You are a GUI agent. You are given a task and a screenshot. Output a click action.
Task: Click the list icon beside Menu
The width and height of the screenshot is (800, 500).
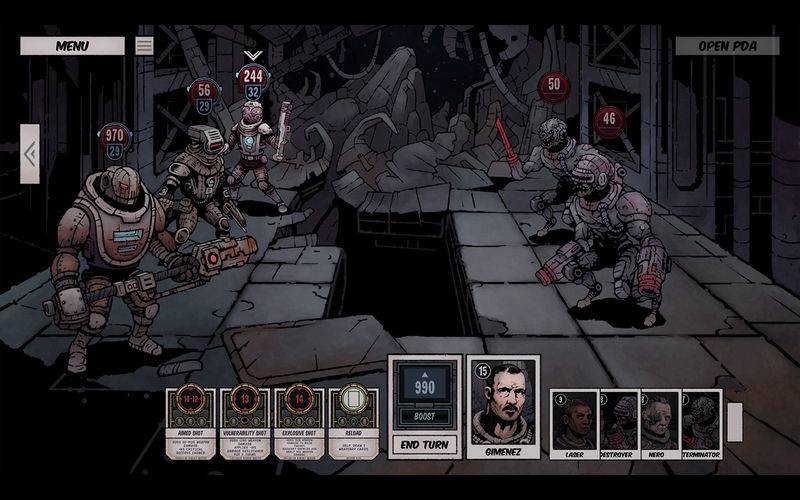point(145,46)
